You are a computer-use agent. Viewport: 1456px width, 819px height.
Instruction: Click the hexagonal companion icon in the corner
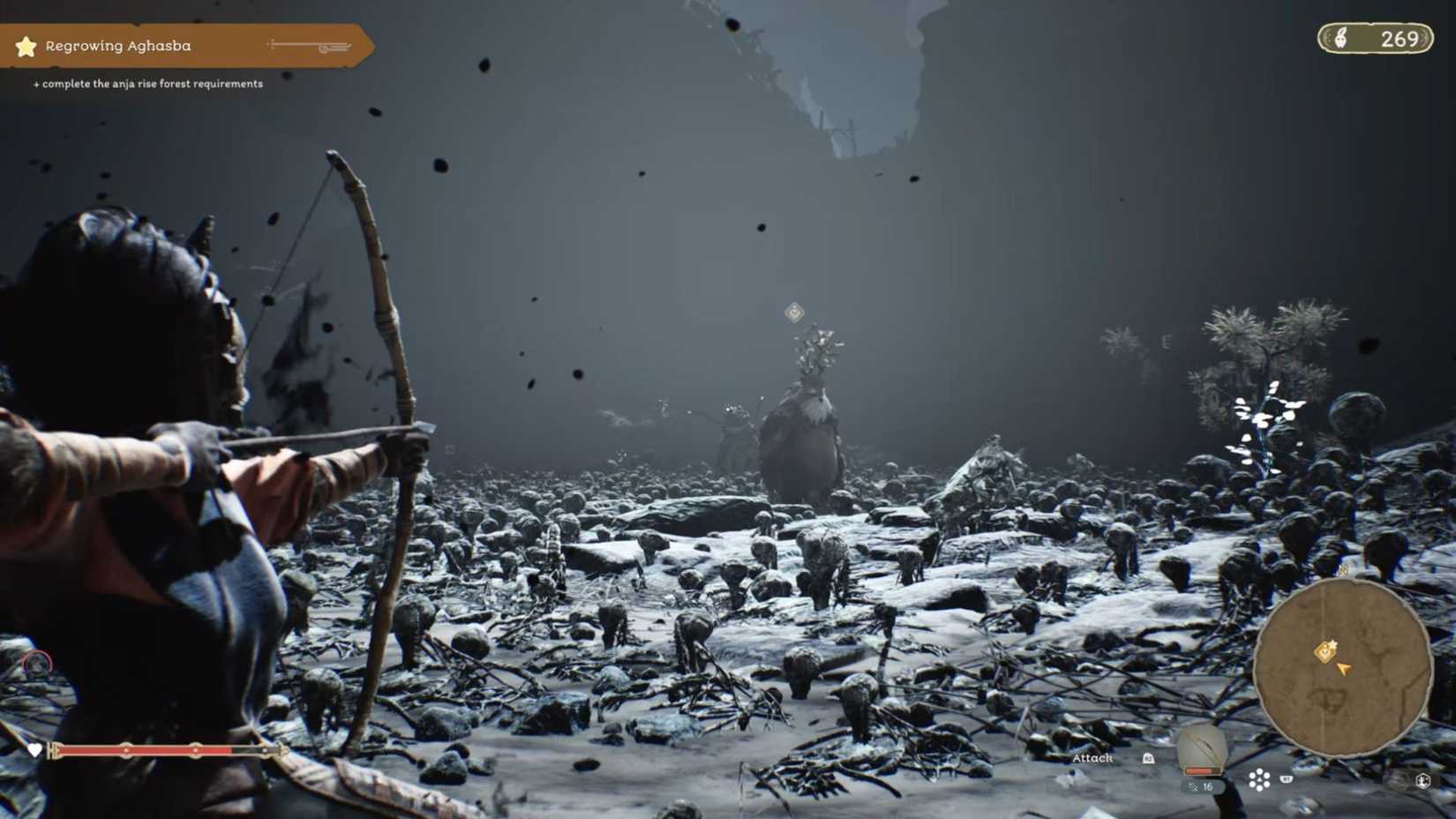[1424, 780]
